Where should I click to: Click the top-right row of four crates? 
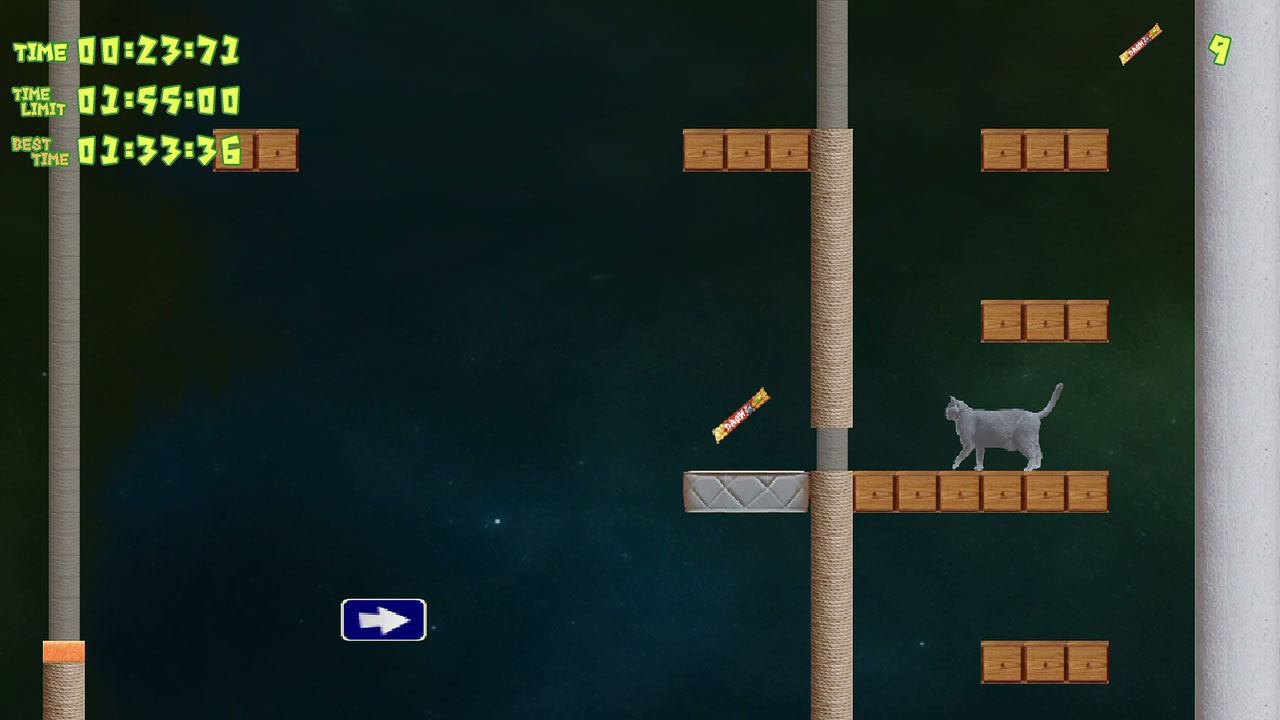1045,150
